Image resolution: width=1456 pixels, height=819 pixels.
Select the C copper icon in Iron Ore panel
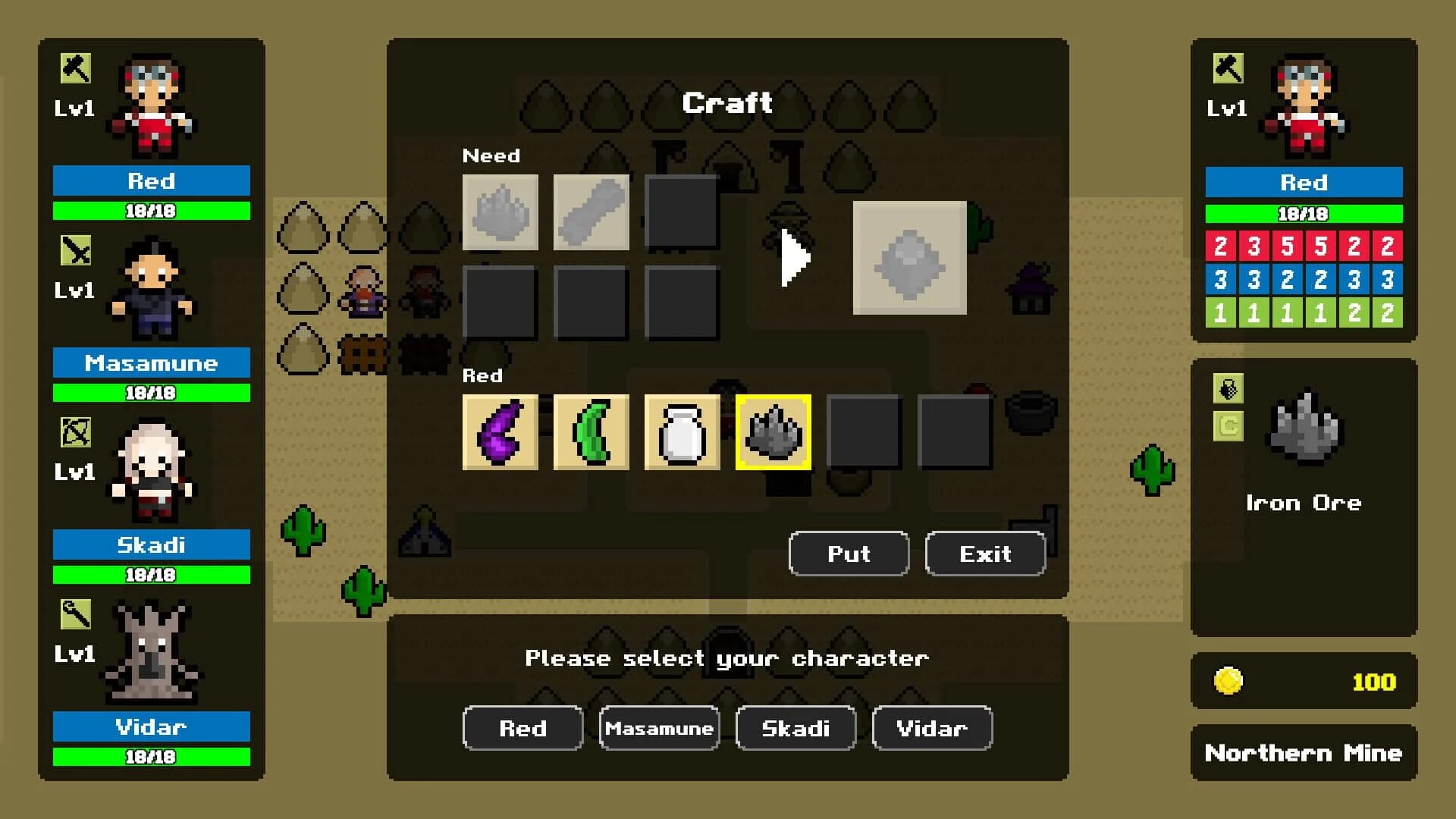1228,428
